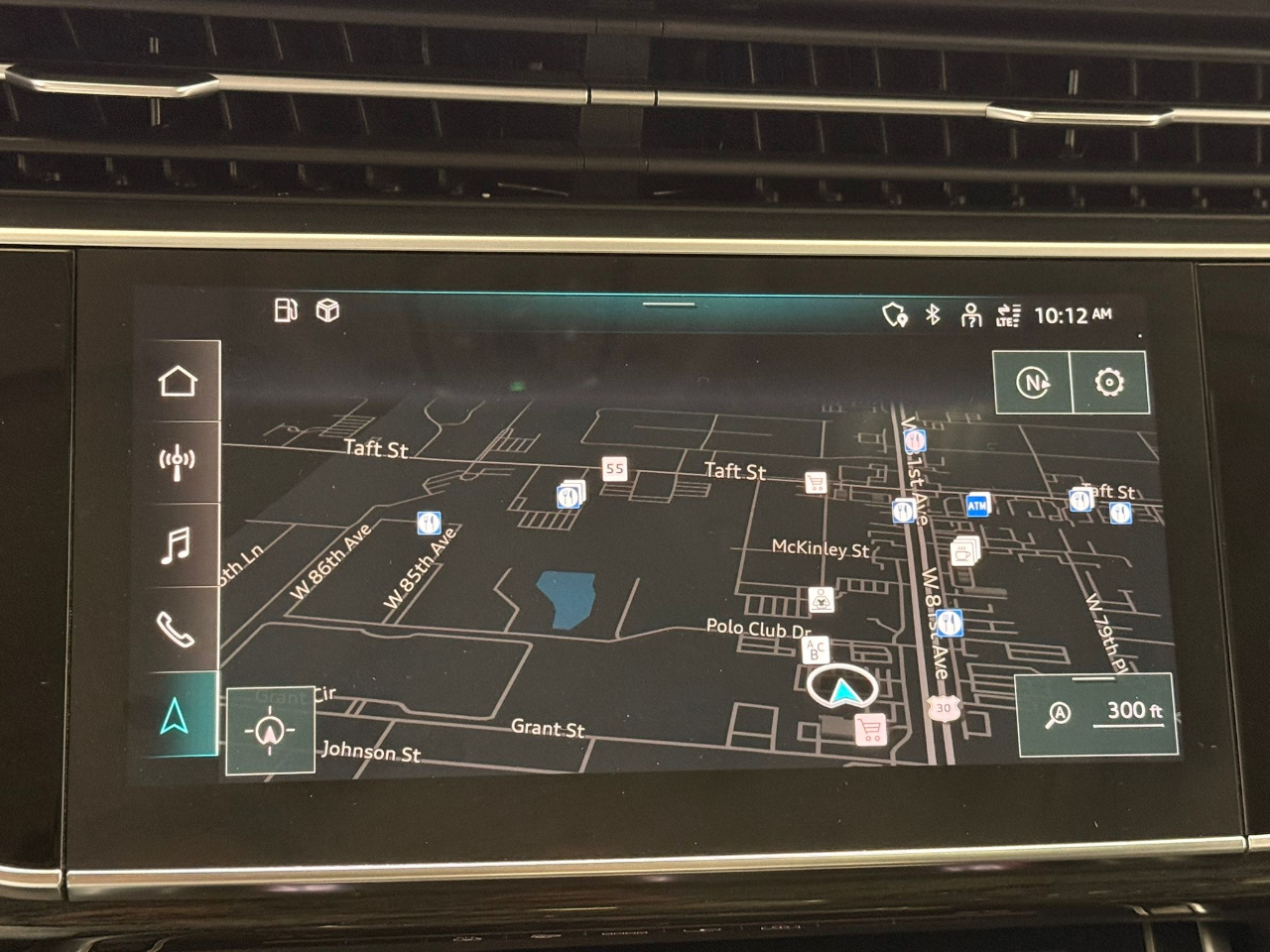This screenshot has width=1270, height=952.
Task: Tap the fuel pump icon in the status bar
Action: [286, 310]
